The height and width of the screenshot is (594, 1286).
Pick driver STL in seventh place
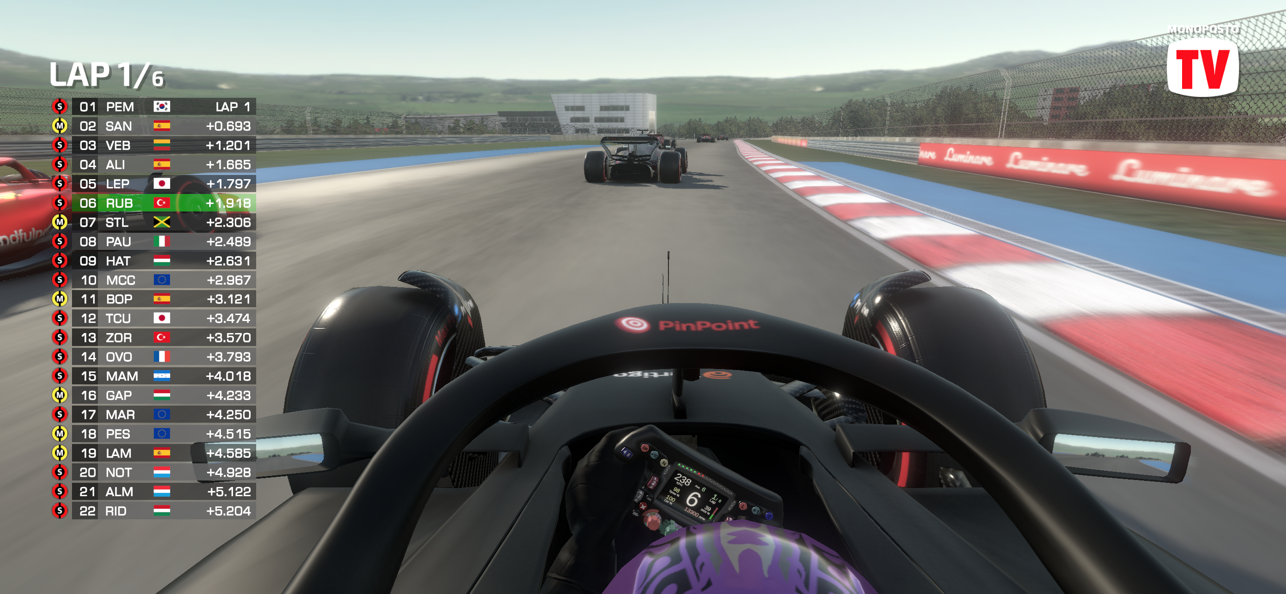coord(155,222)
